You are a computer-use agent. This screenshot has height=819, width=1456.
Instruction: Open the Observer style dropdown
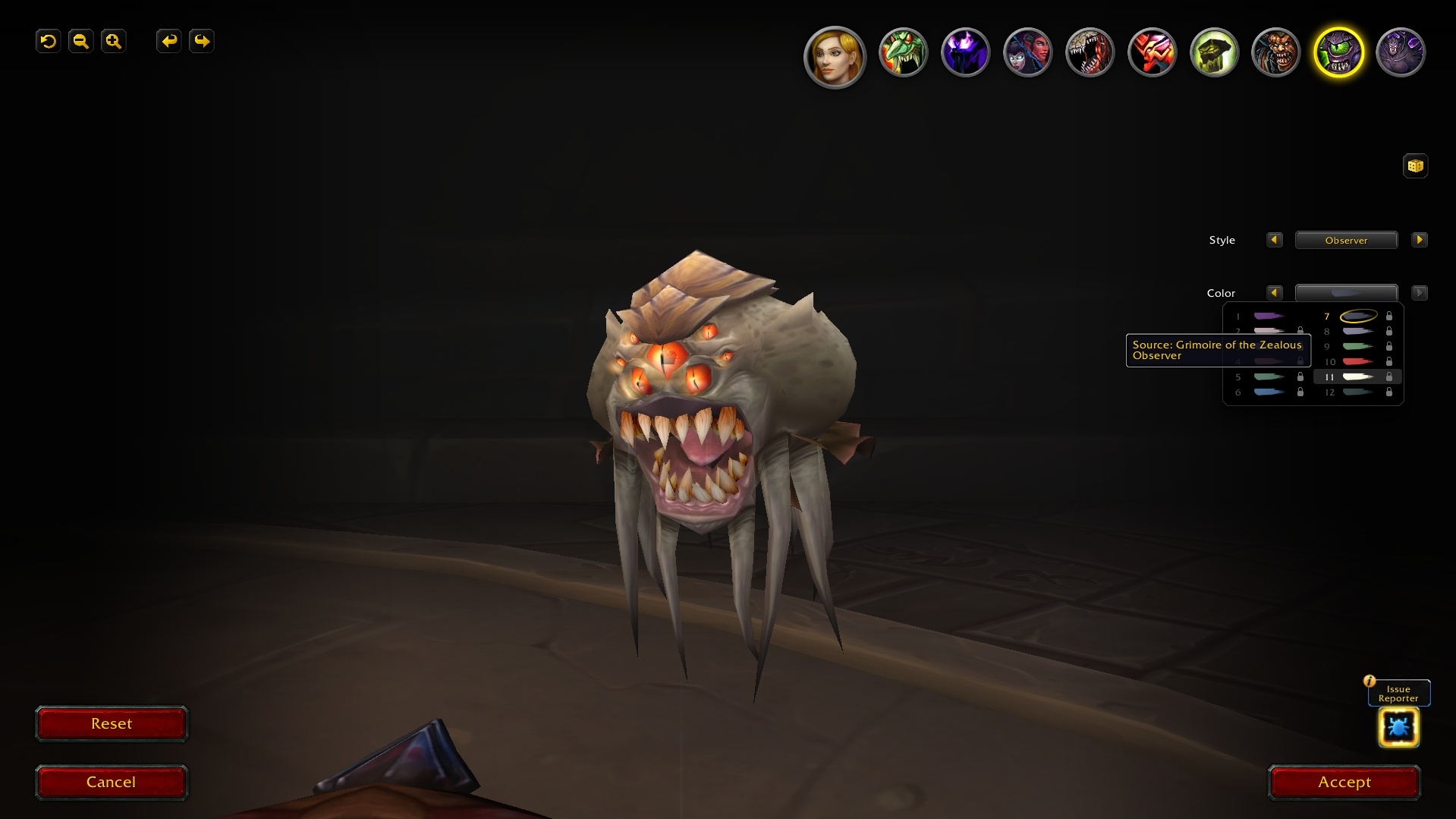(x=1346, y=240)
